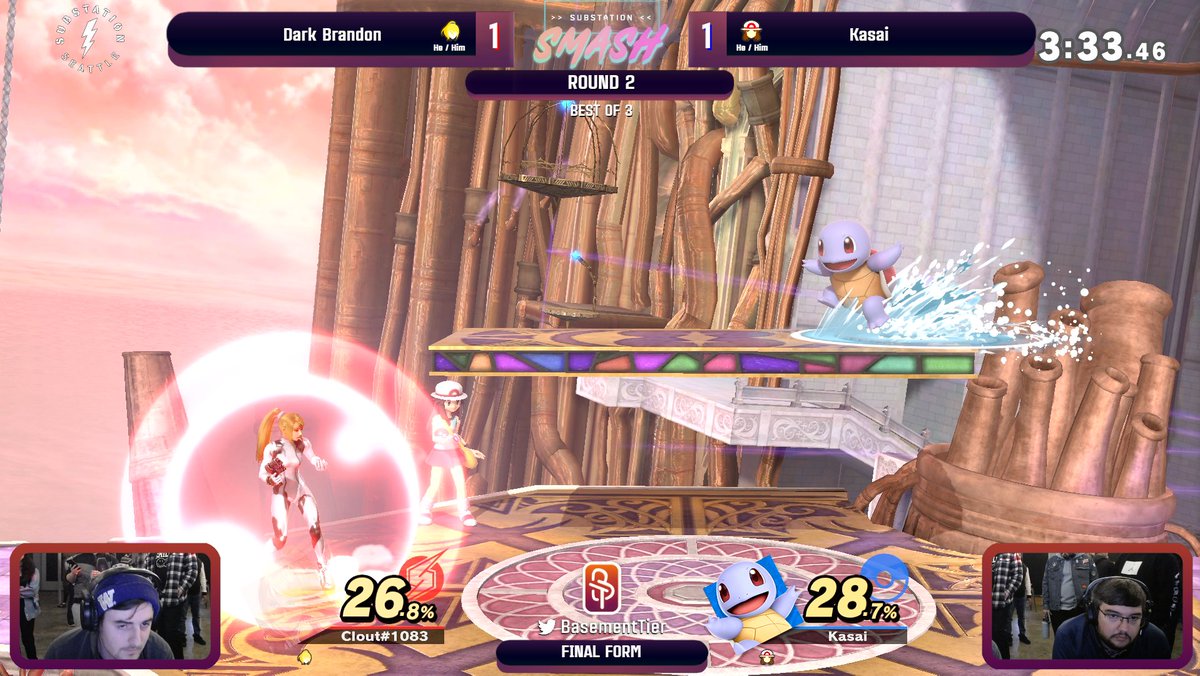1200x676 pixels.
Task: Click the Dark Brandon name plate
Action: coord(332,35)
